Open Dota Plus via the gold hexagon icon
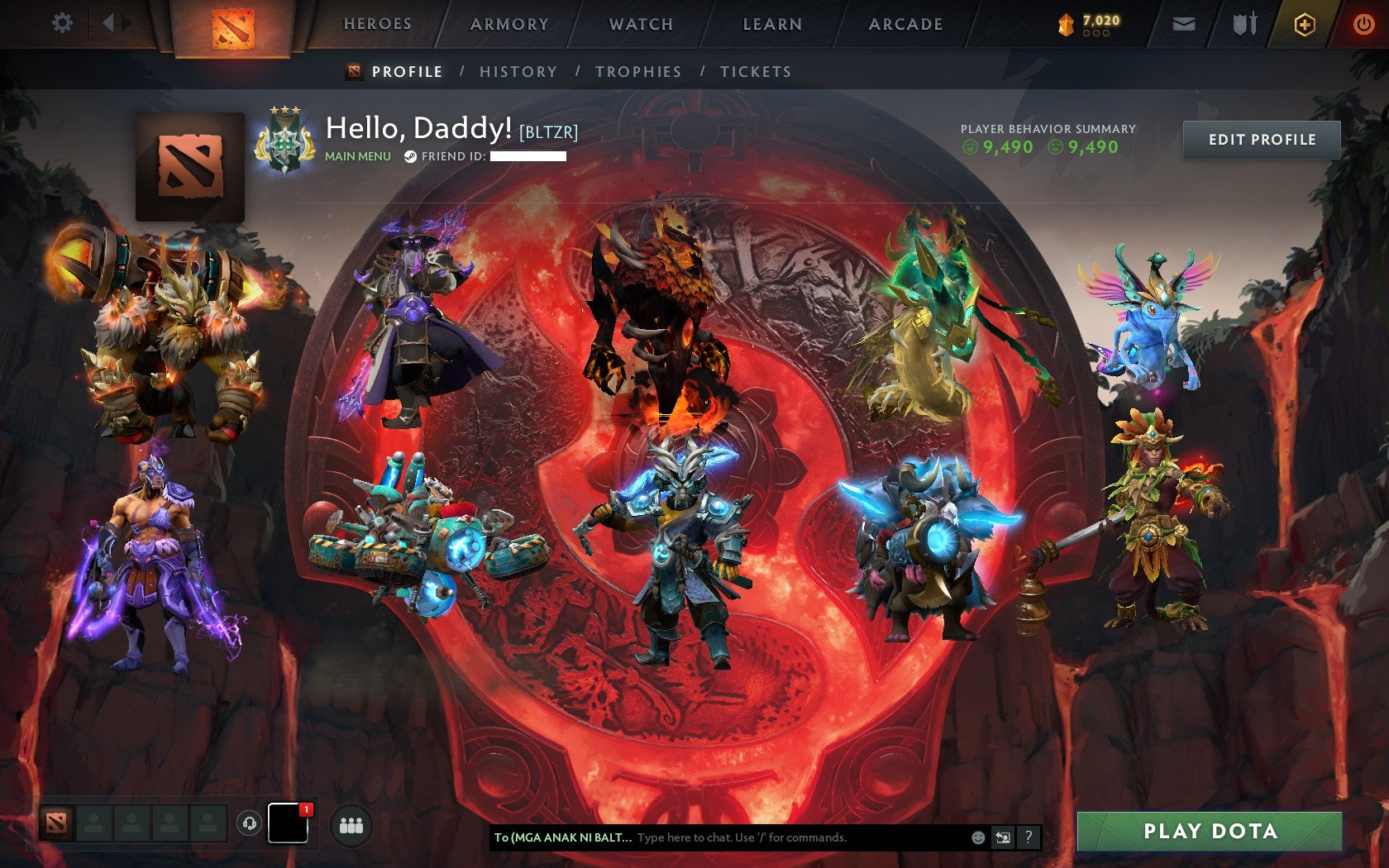This screenshot has height=868, width=1389. (x=1305, y=24)
